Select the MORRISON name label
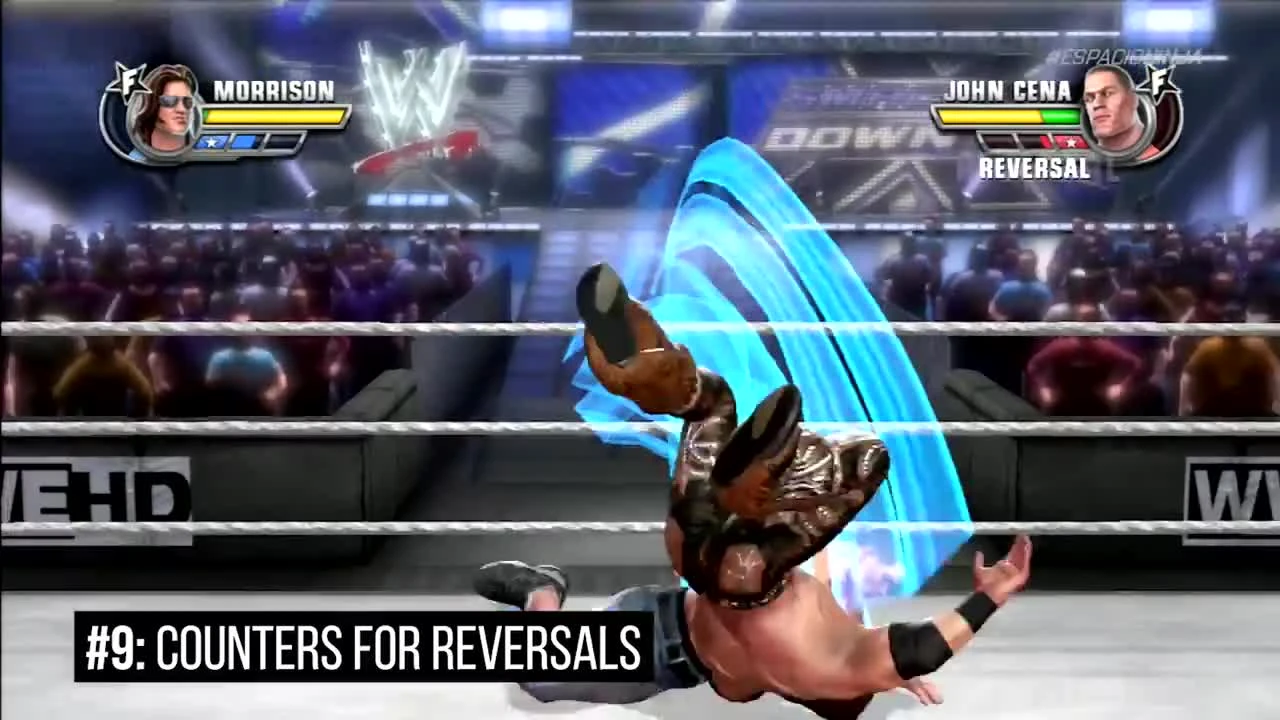1280x720 pixels. coord(274,92)
